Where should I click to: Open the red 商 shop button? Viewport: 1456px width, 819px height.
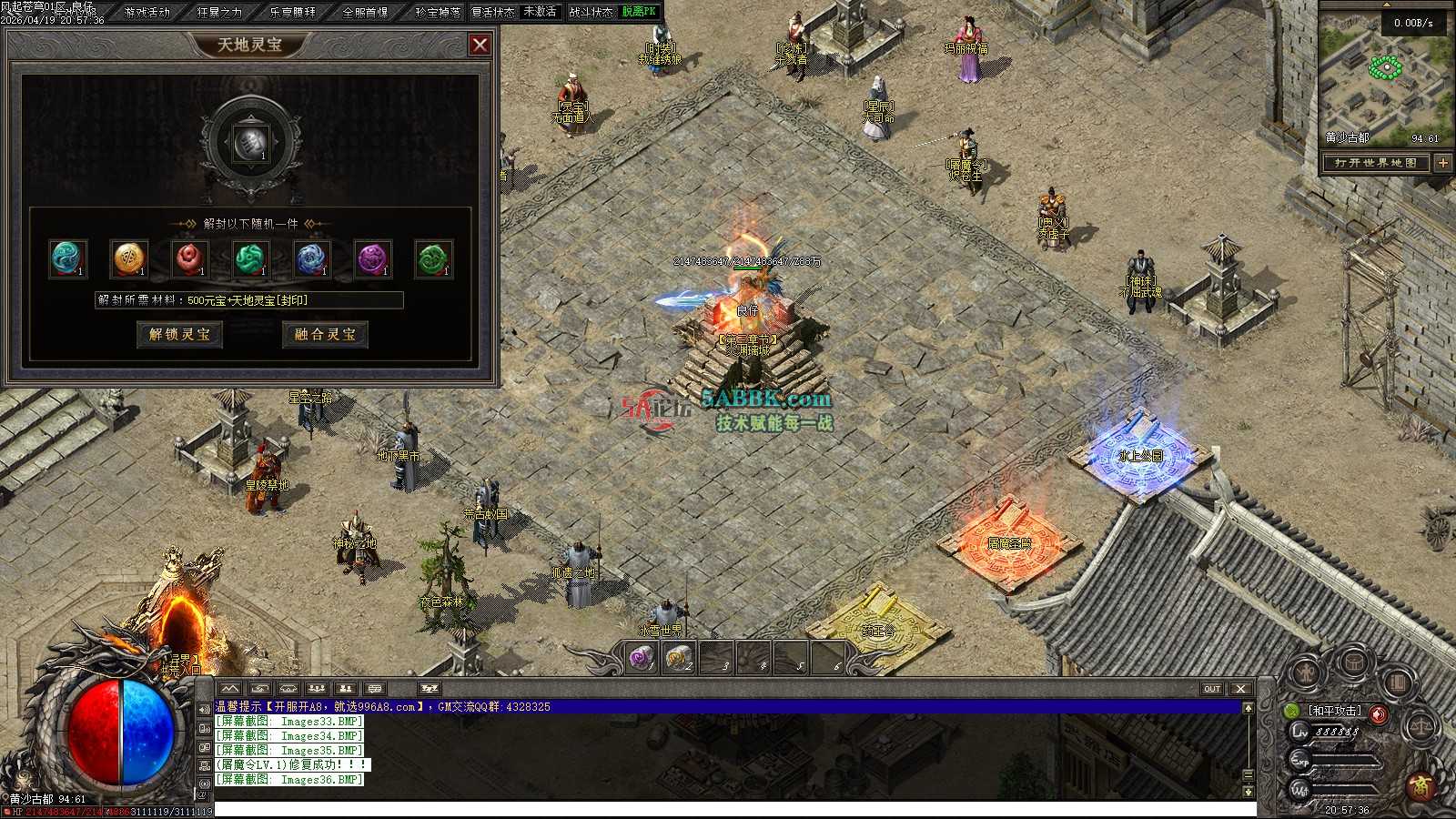(1421, 785)
